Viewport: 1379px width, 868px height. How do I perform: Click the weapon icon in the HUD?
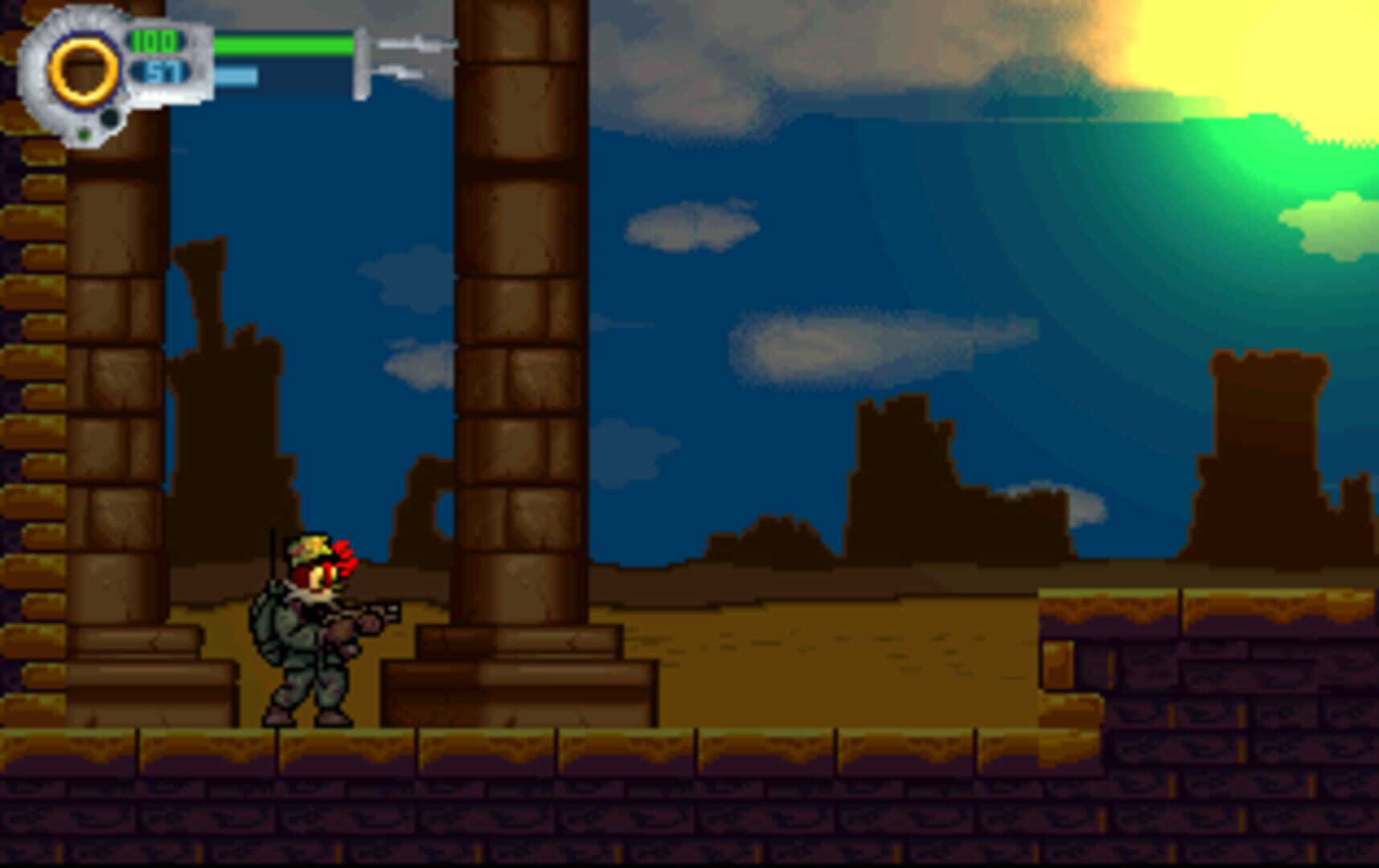click(x=402, y=56)
